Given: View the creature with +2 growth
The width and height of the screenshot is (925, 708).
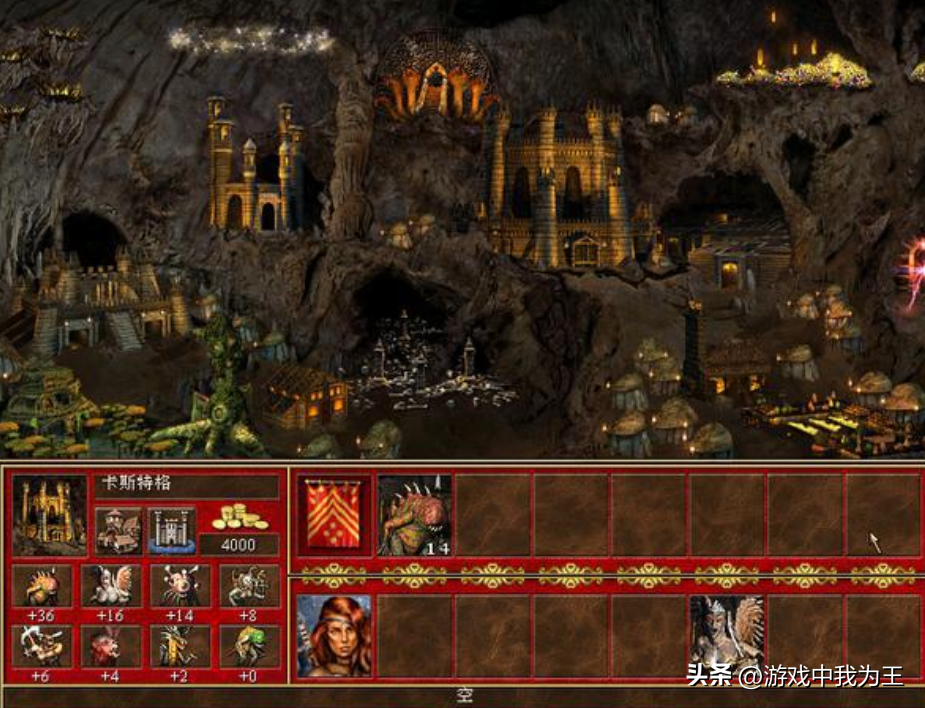Looking at the screenshot, I should (180, 646).
